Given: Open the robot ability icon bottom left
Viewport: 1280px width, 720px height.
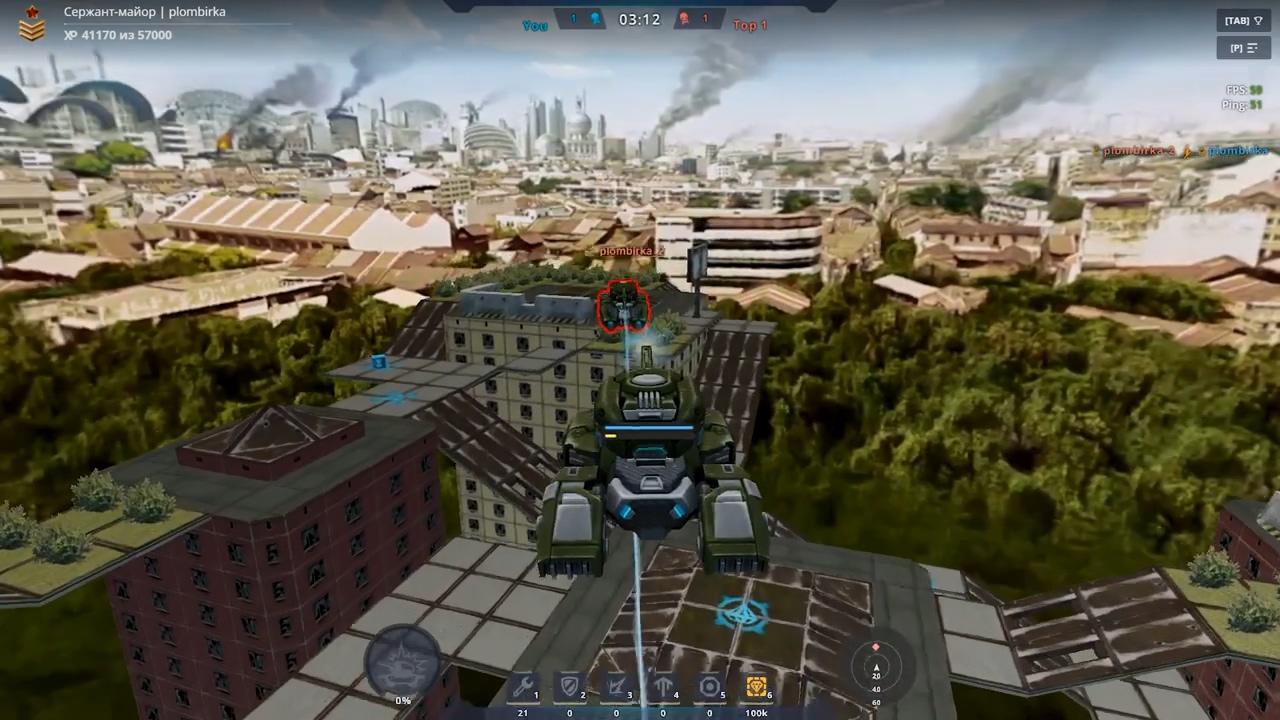Looking at the screenshot, I should [x=405, y=660].
